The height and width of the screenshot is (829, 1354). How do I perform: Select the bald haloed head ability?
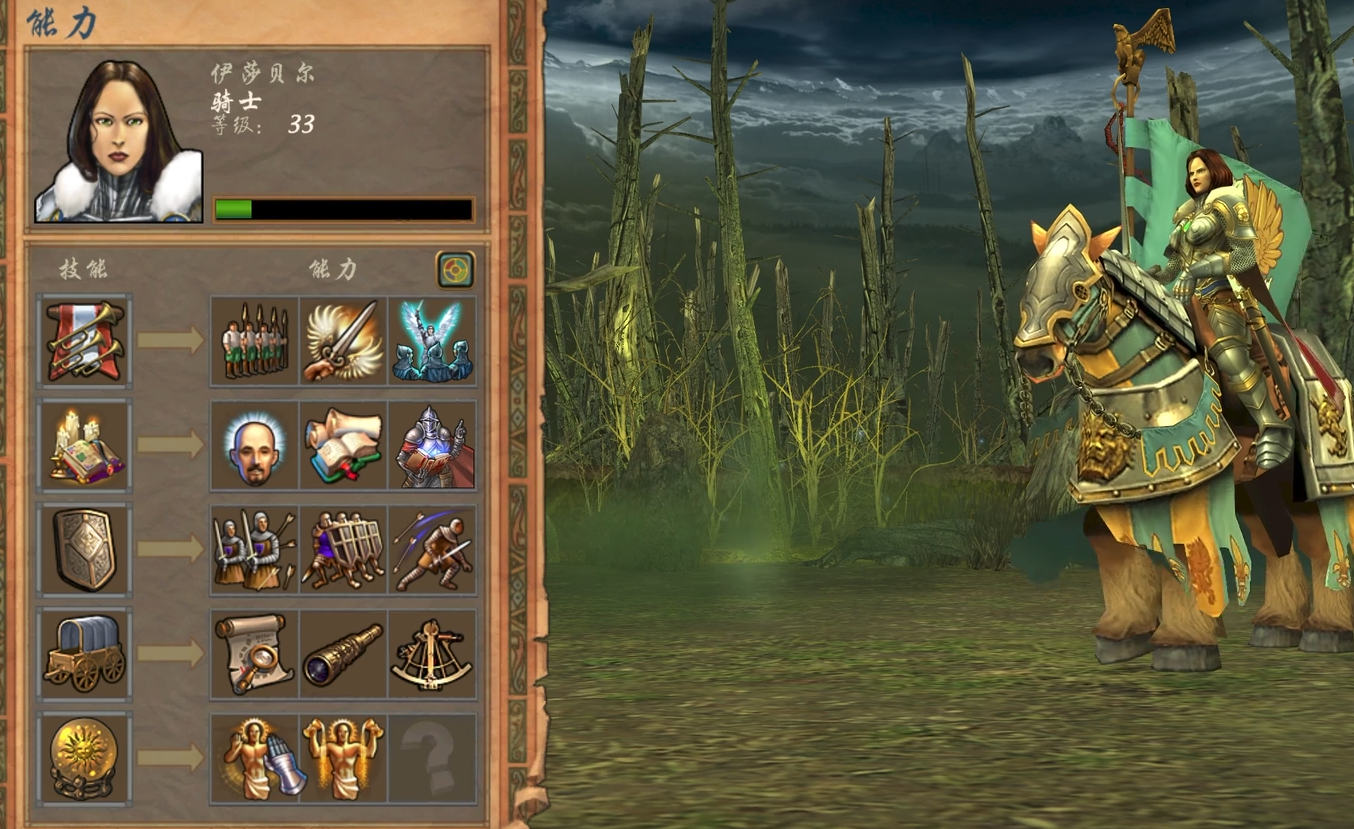click(x=255, y=445)
